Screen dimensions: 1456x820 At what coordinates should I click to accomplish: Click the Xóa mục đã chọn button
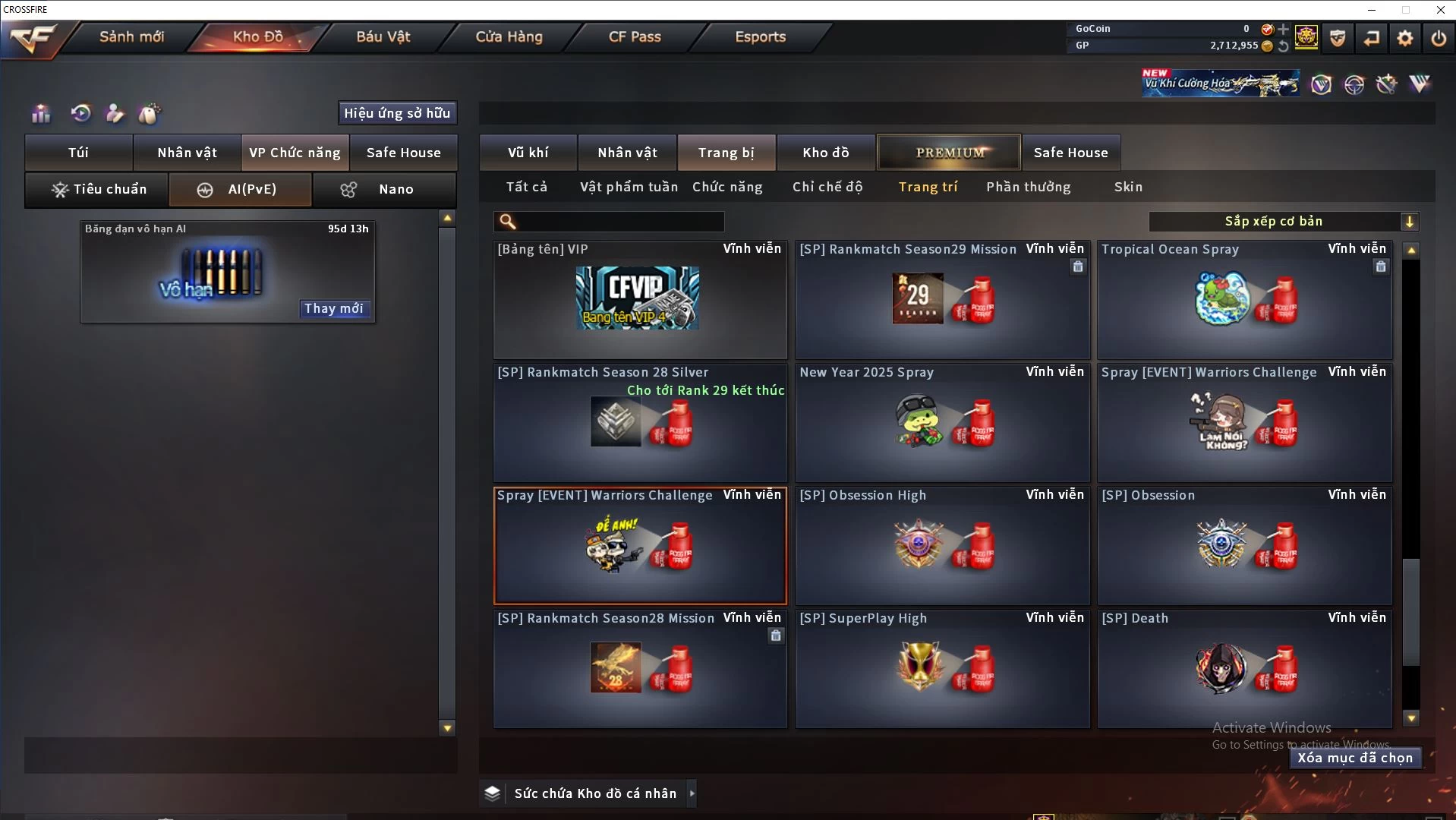point(1355,758)
